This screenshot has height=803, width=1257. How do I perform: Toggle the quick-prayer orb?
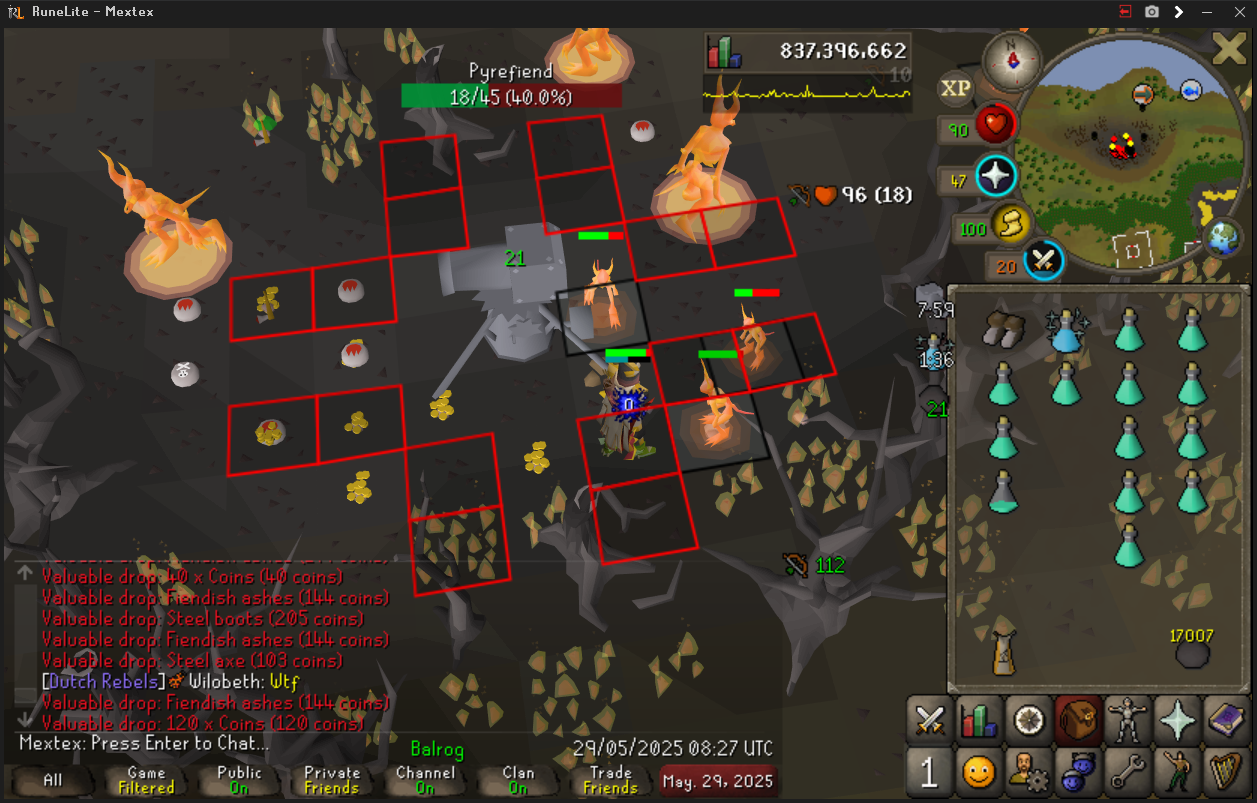(996, 177)
